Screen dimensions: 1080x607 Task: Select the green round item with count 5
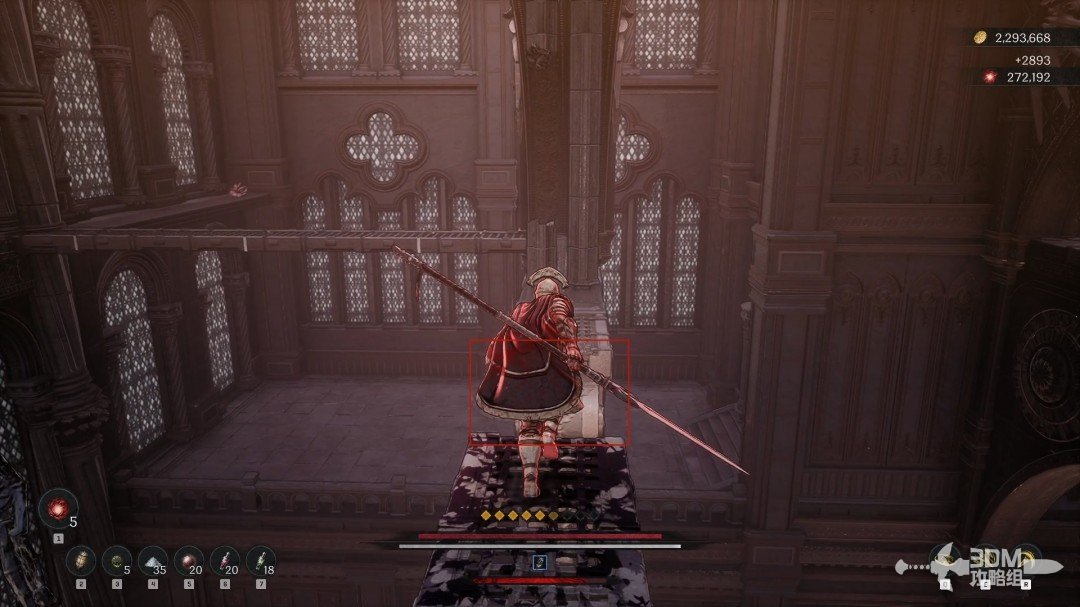(117, 560)
